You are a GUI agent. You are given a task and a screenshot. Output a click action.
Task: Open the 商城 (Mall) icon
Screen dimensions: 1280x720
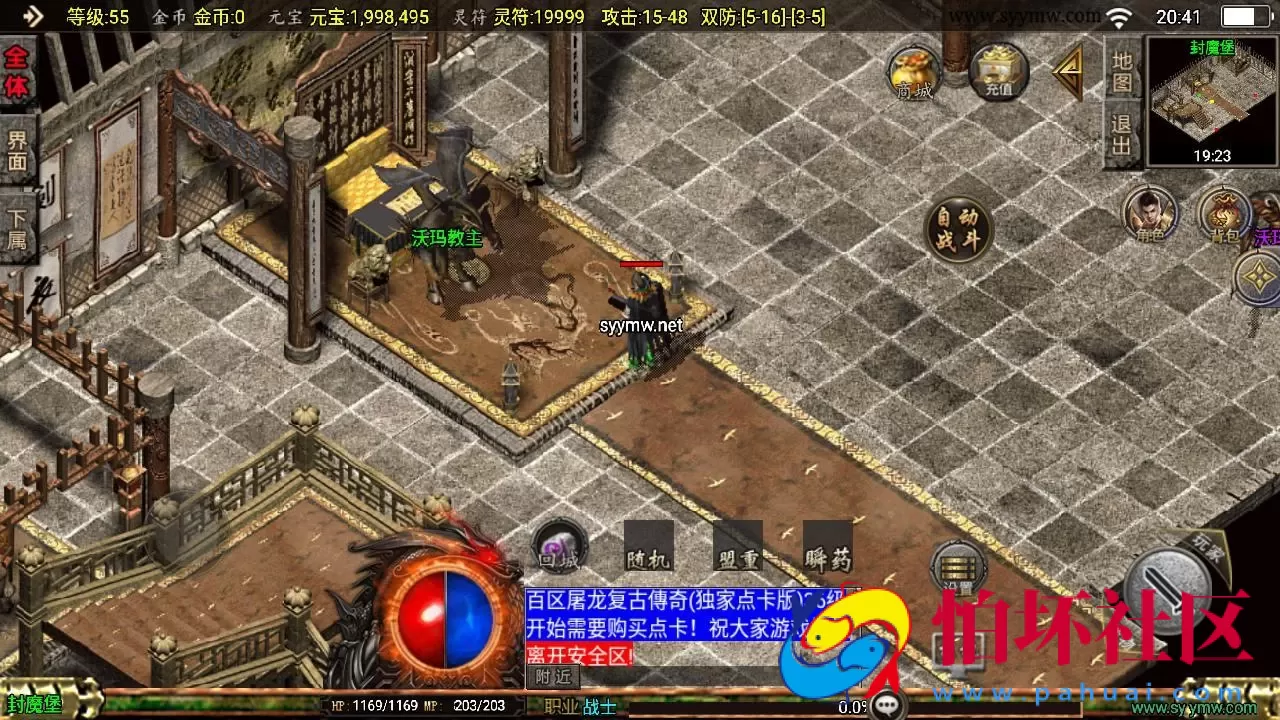[912, 70]
